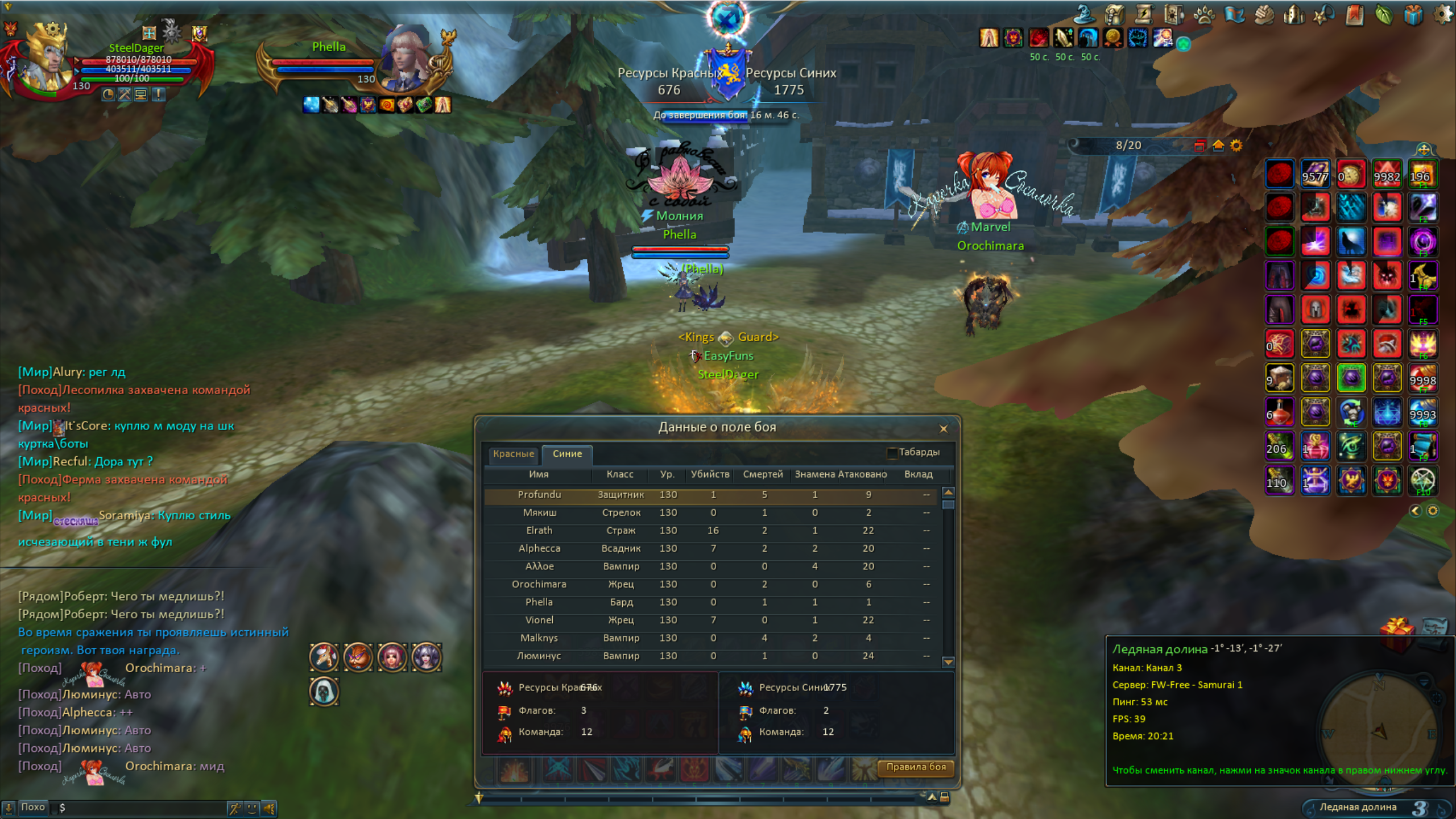Open the blue gift box icon

click(1413, 14)
